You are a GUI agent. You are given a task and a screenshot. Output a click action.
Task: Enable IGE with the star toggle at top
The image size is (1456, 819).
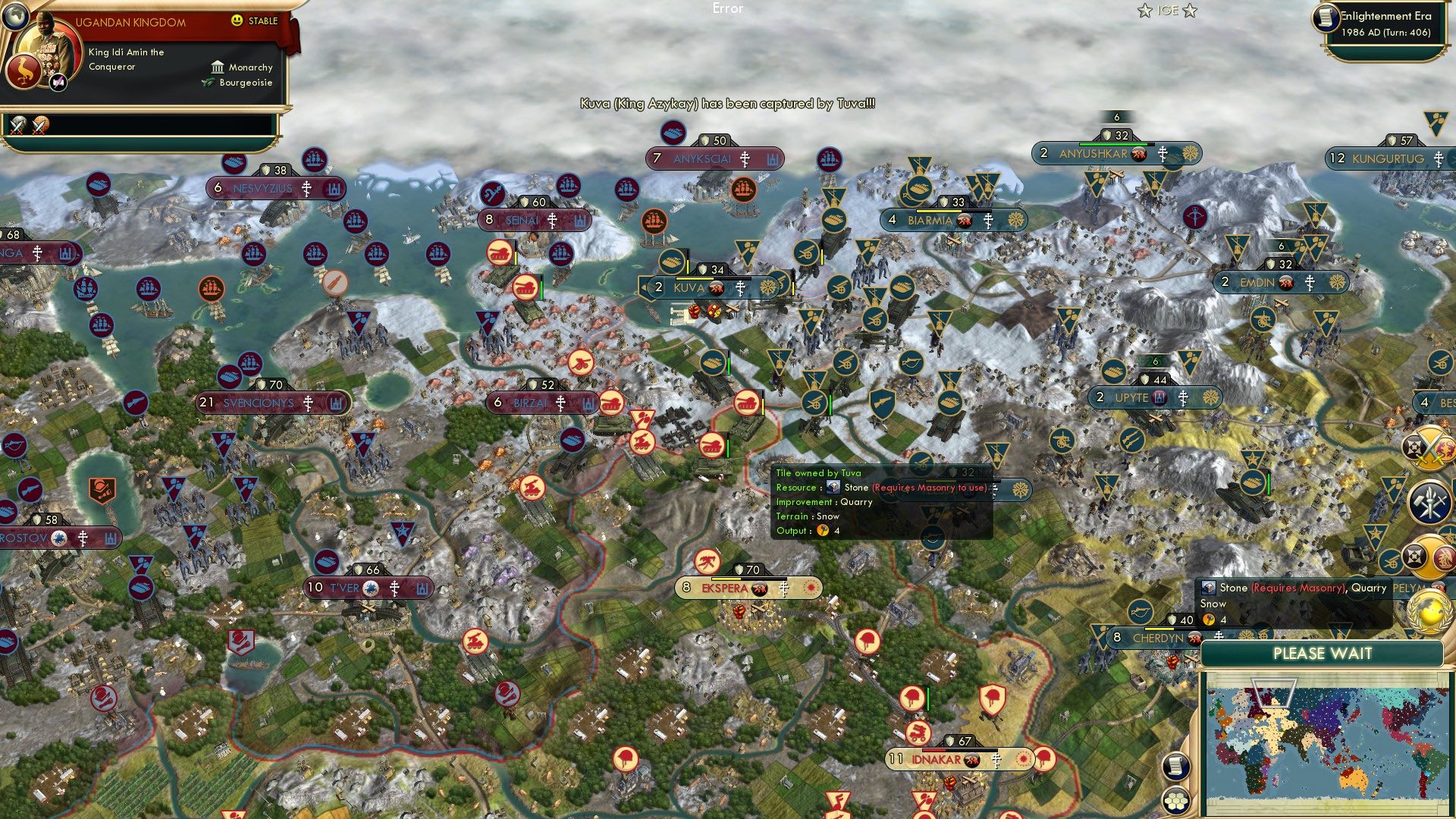pyautogui.click(x=1144, y=10)
